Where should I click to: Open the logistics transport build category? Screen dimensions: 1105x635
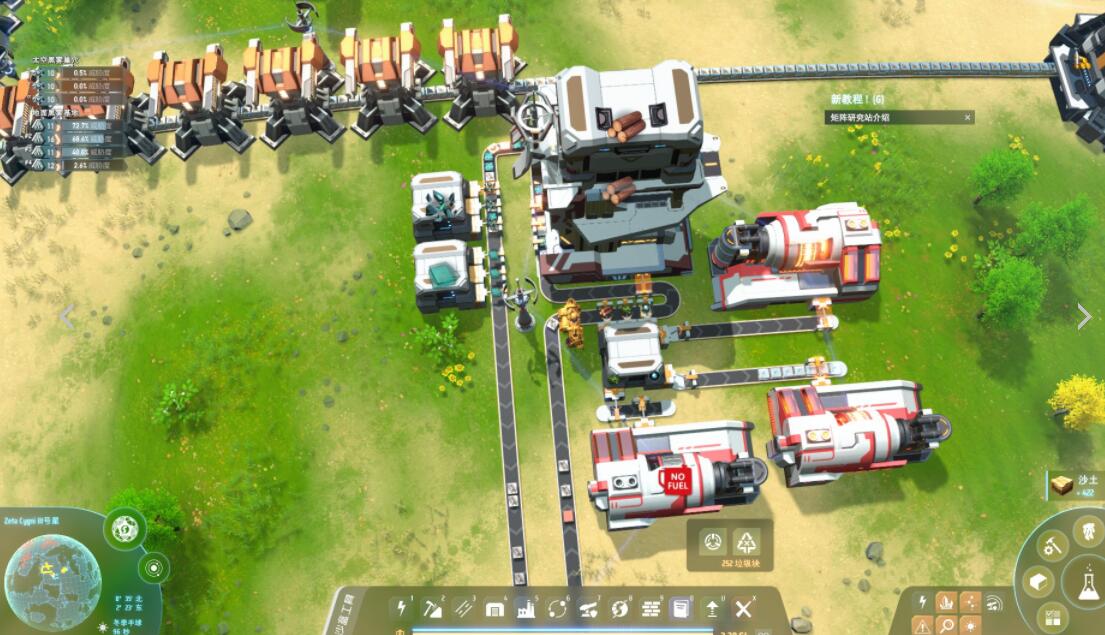[x=557, y=608]
